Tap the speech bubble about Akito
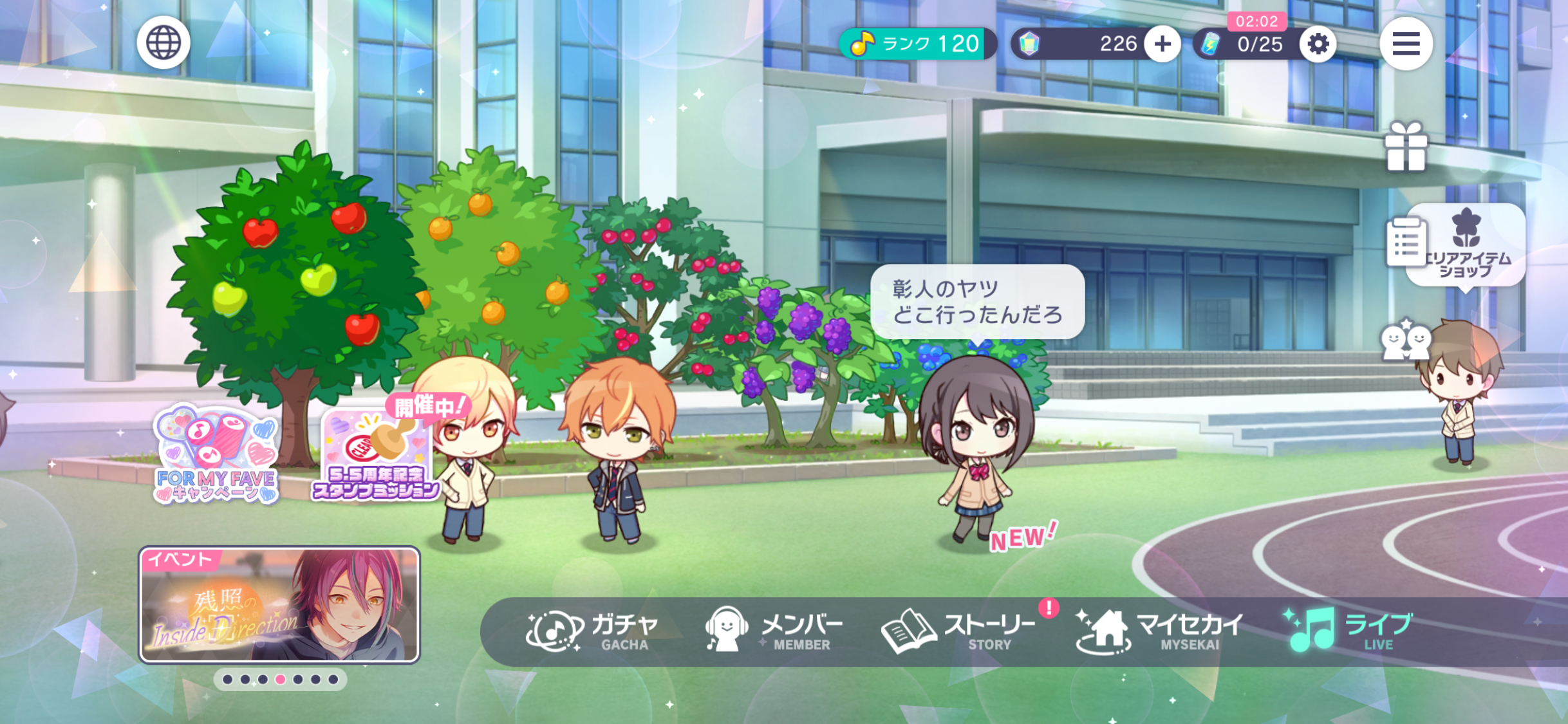Viewport: 1568px width, 724px height. tap(976, 301)
